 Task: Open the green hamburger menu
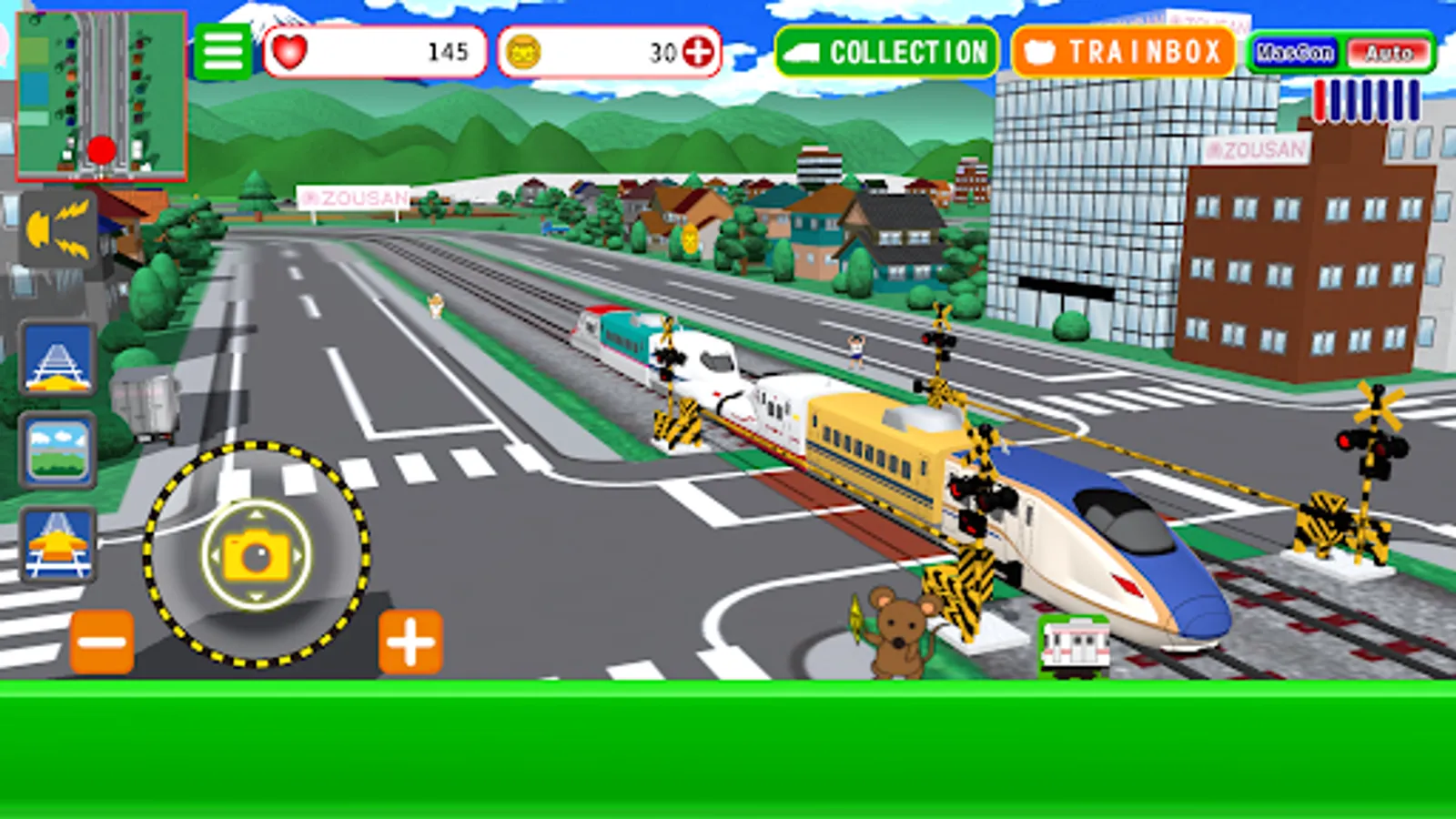click(223, 50)
